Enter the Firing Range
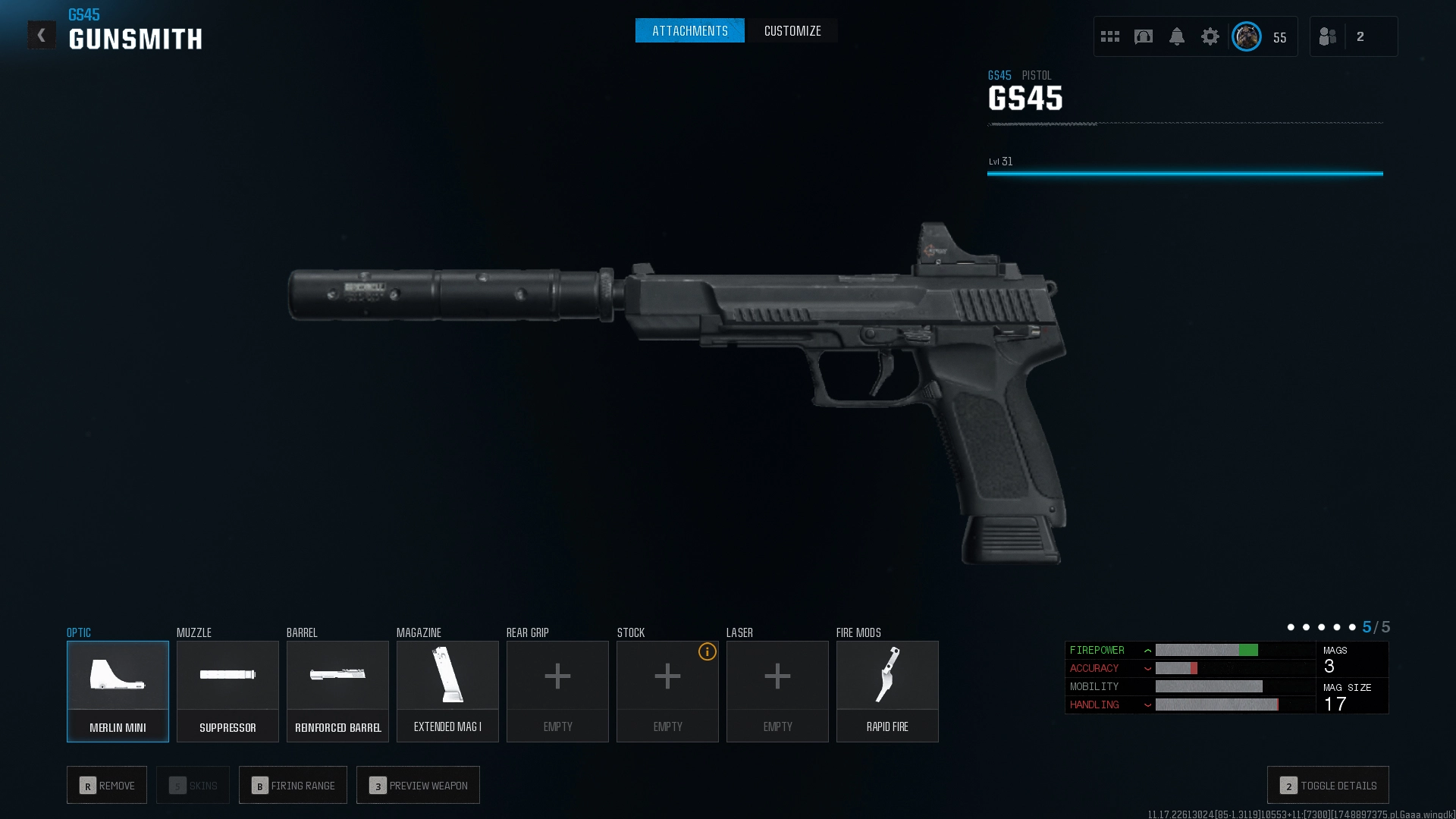 (x=293, y=785)
